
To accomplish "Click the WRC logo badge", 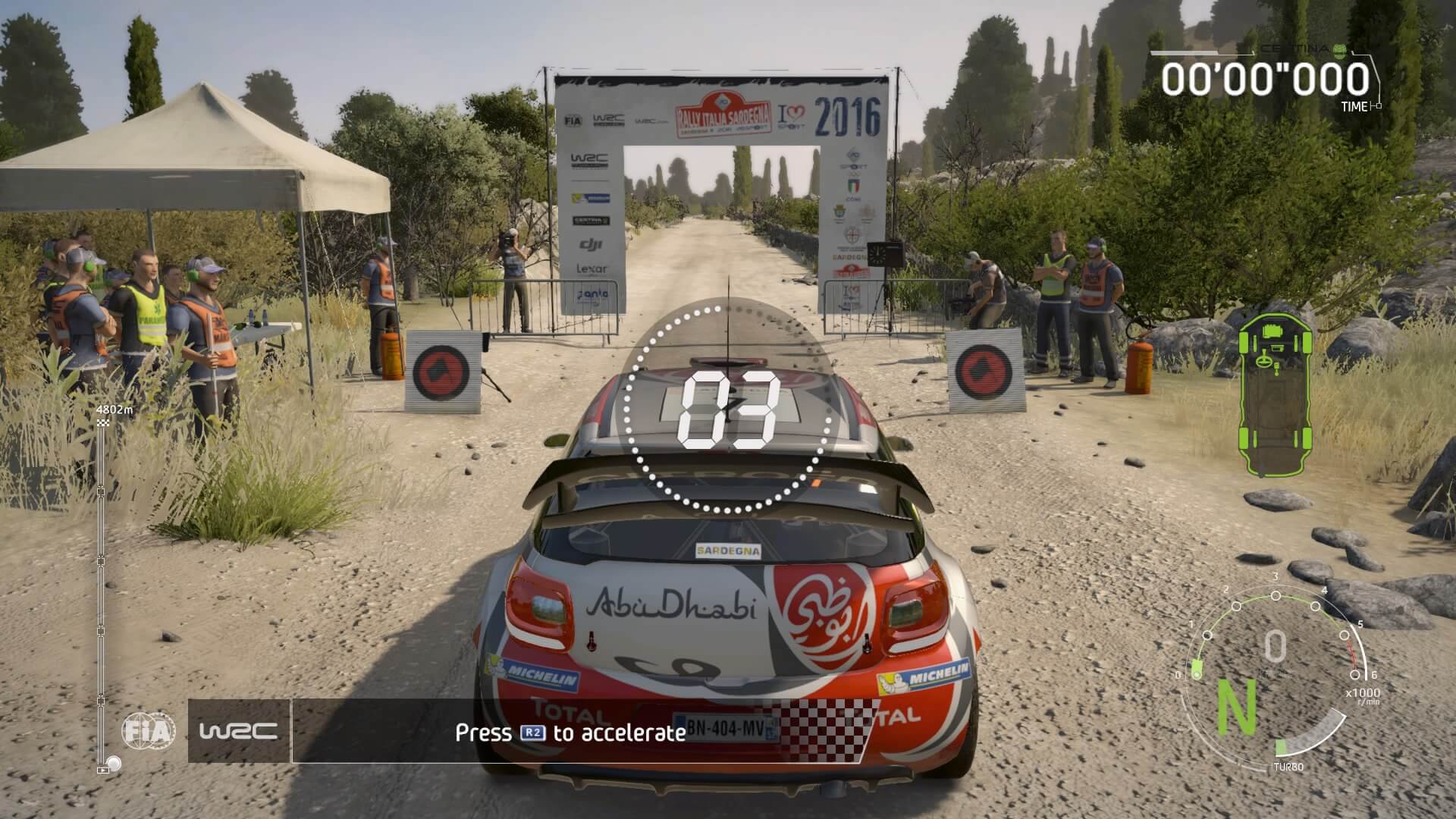I will pyautogui.click(x=238, y=731).
